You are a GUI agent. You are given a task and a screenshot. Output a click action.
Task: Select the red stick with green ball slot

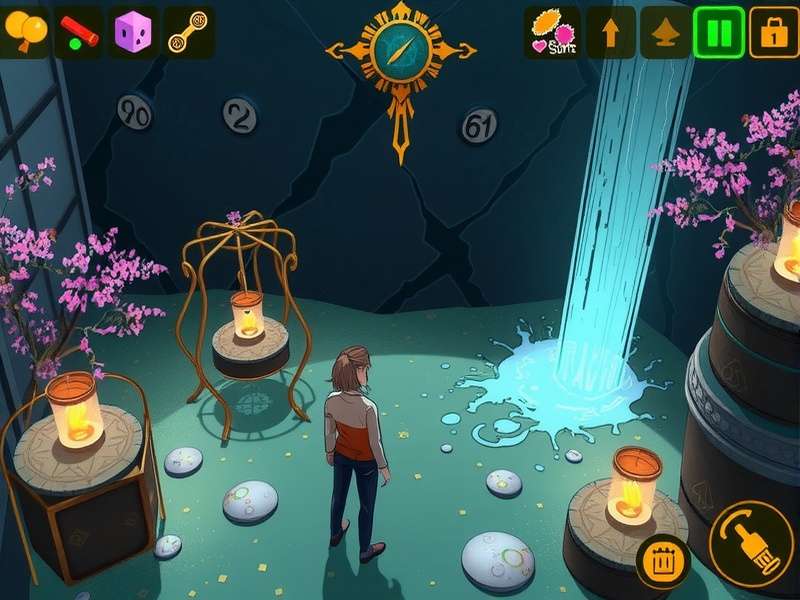80,32
